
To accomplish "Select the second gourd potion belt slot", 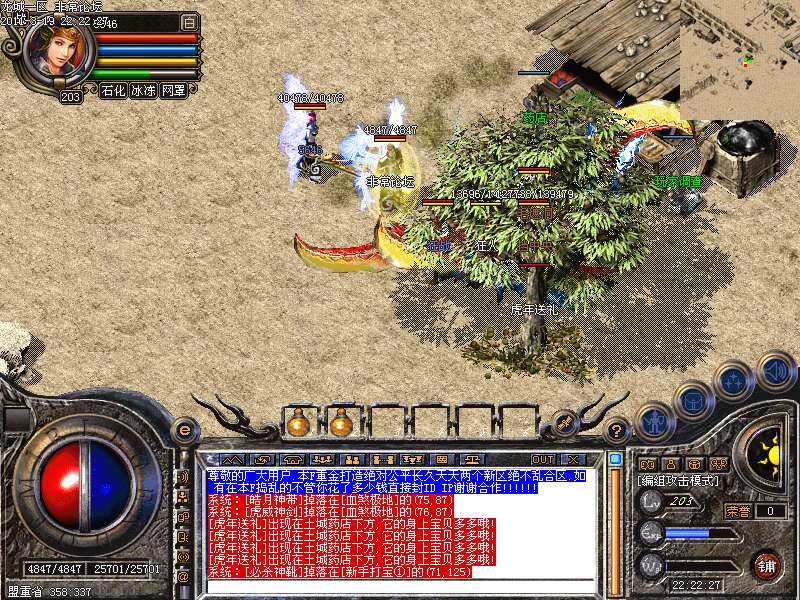I will coord(340,423).
